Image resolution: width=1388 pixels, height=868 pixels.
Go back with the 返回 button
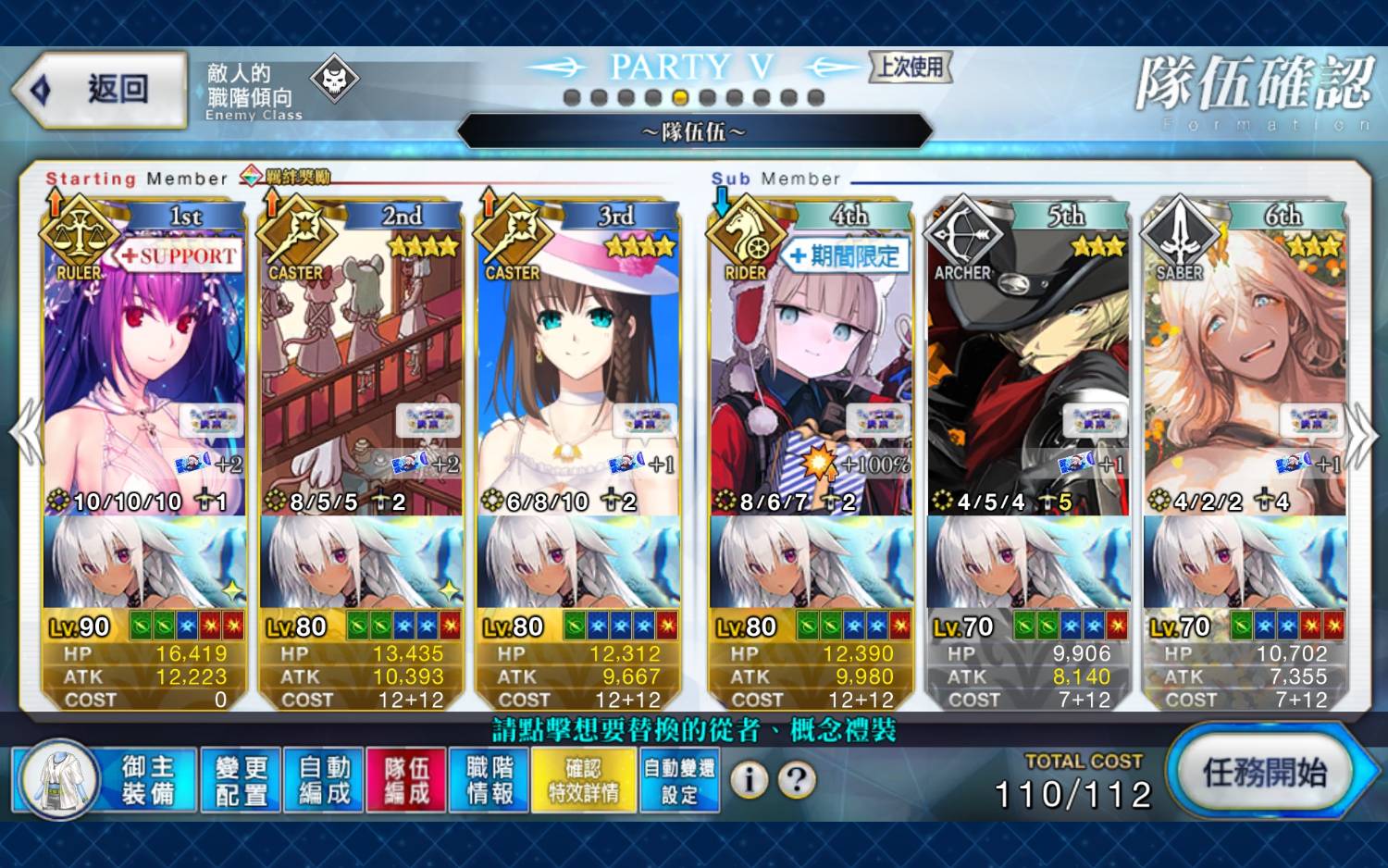(100, 90)
